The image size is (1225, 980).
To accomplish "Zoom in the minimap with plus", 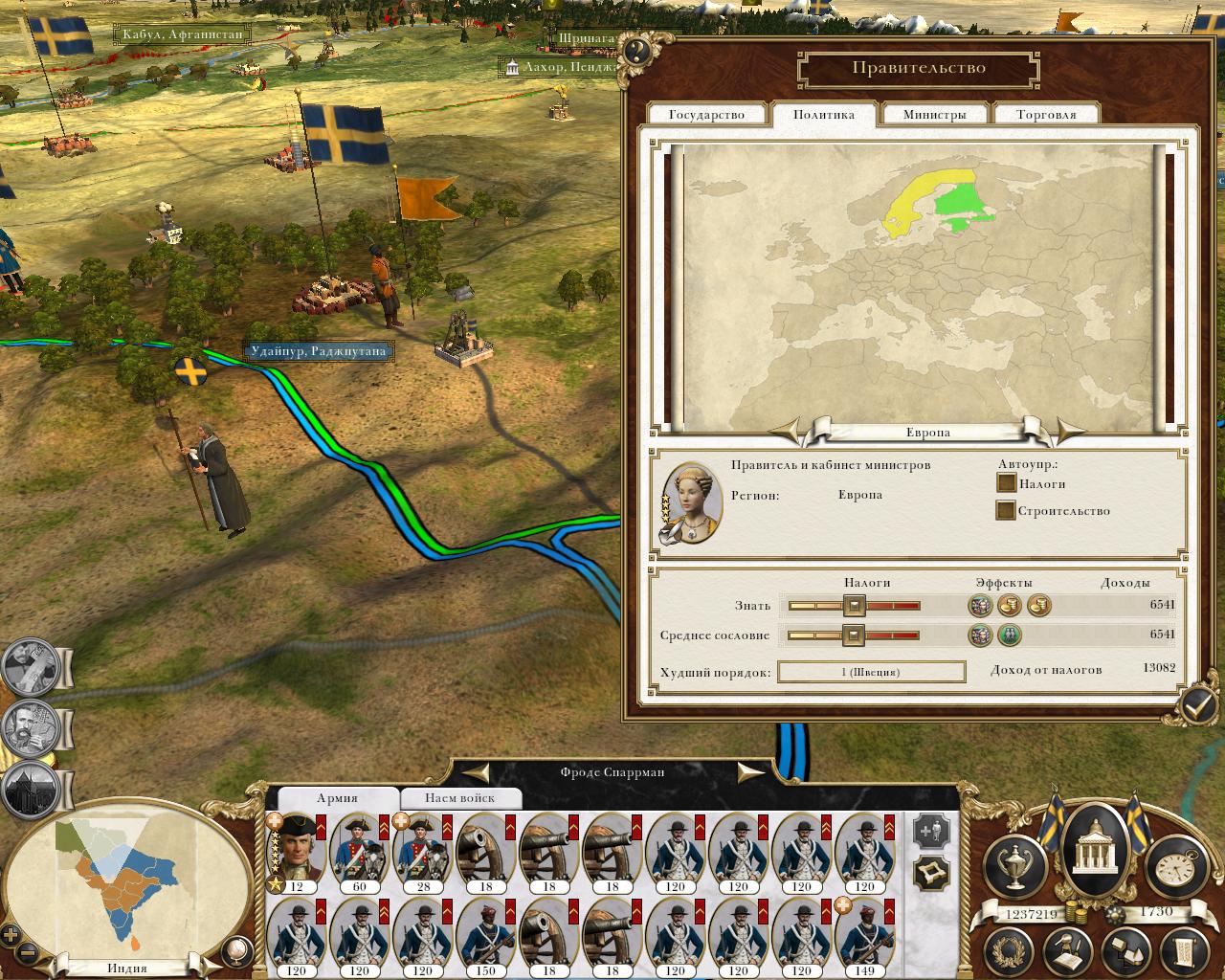I will [x=11, y=935].
